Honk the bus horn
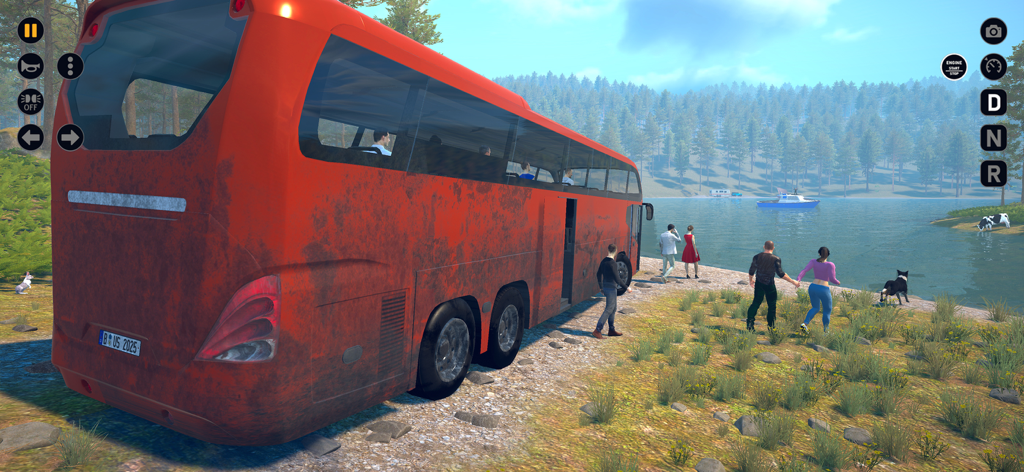This screenshot has width=1024, height=472. point(31,66)
